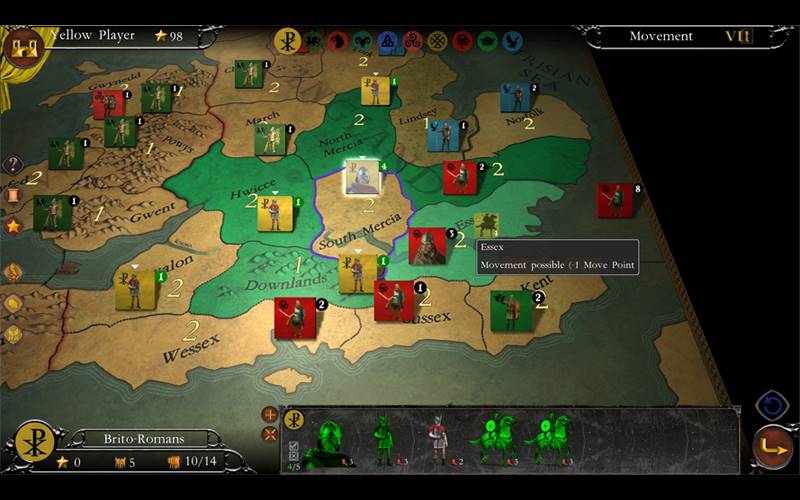The height and width of the screenshot is (500, 800).
Task: Select the red warlord army near Essex
Action: [428, 247]
